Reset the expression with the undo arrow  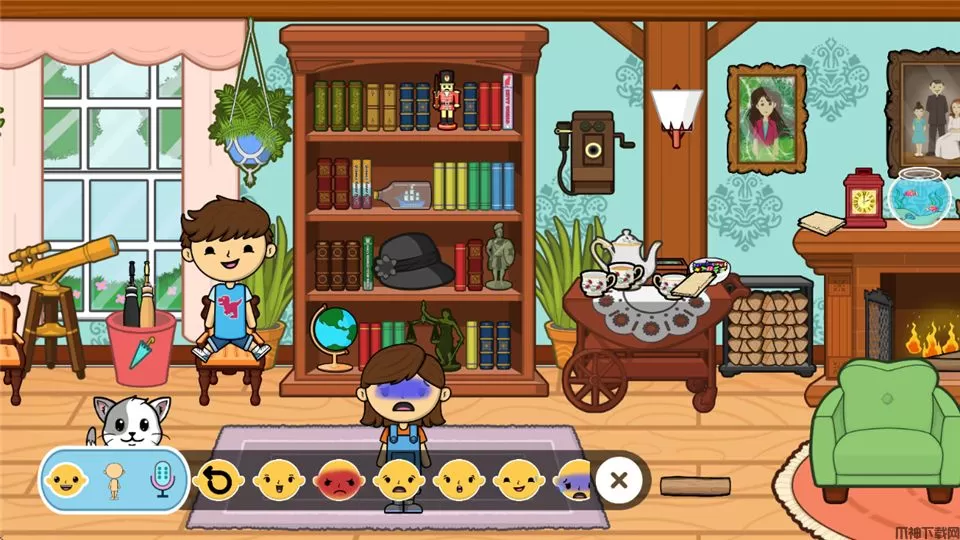[217, 481]
